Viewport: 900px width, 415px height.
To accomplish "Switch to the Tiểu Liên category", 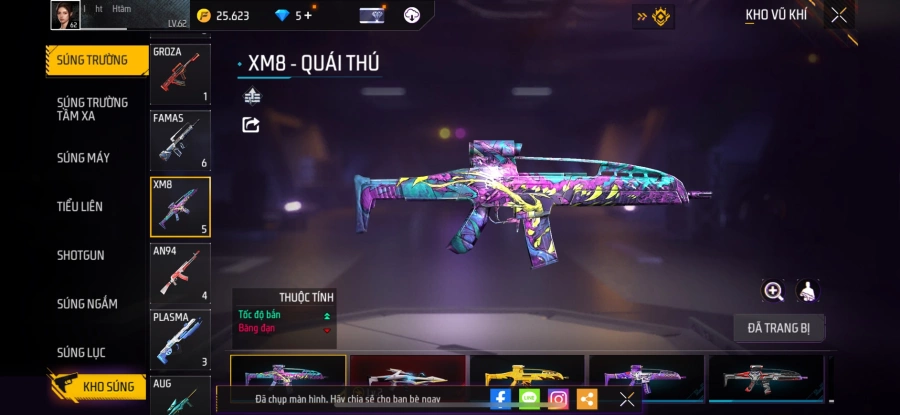I will pyautogui.click(x=80, y=207).
